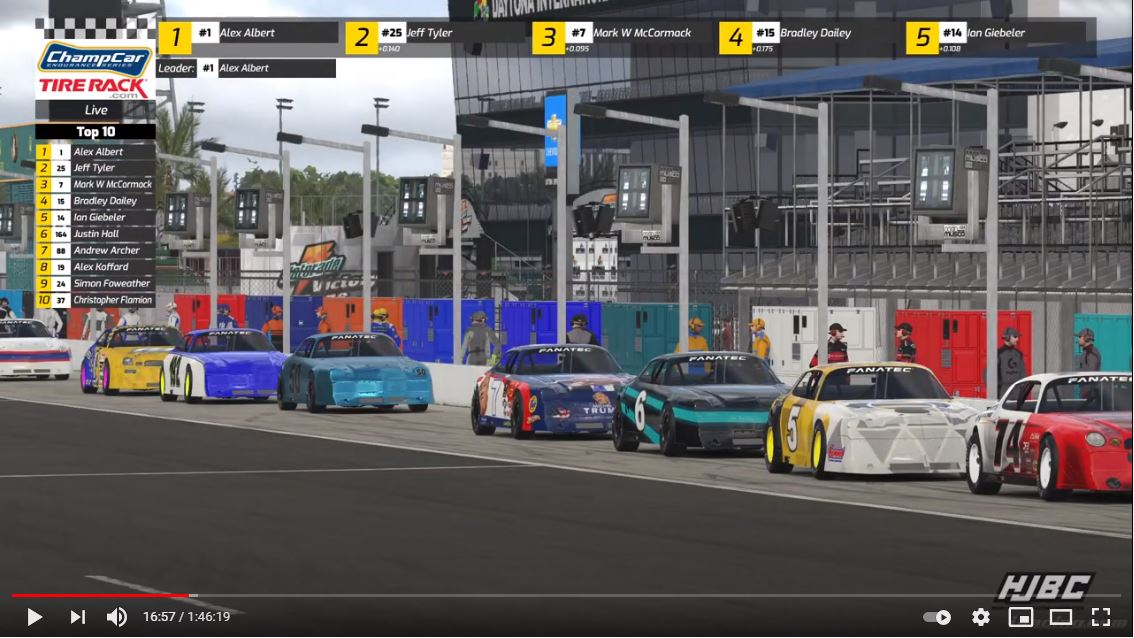Click the Leader Alex Albert bar
Screen dimensions: 1134x638
246,68
